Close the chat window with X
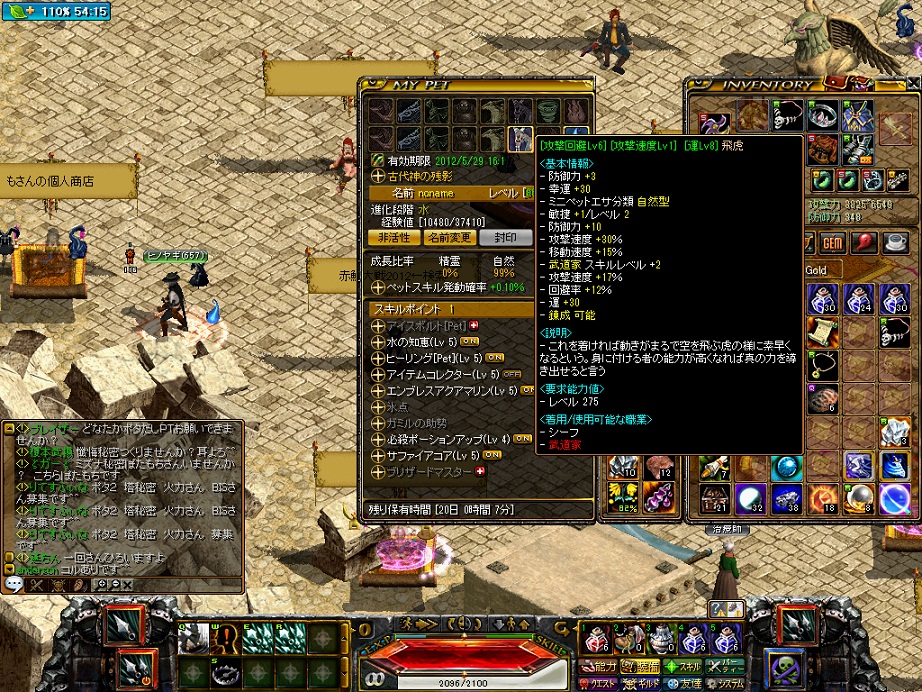922x692 pixels. tap(126, 584)
